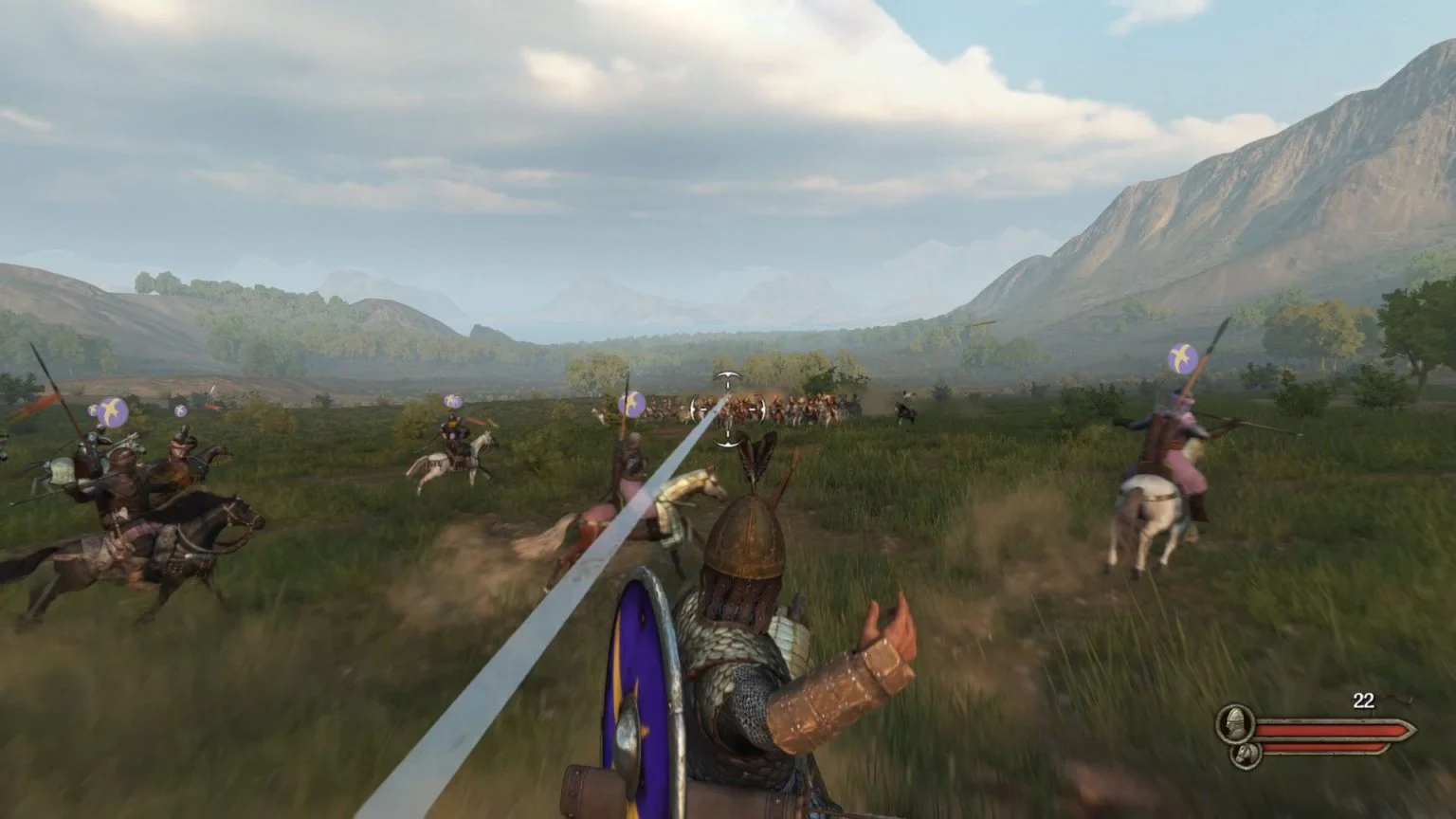Click the purple bird banner above the right-side rider
Image resolution: width=1456 pixels, height=819 pixels.
1182,356
